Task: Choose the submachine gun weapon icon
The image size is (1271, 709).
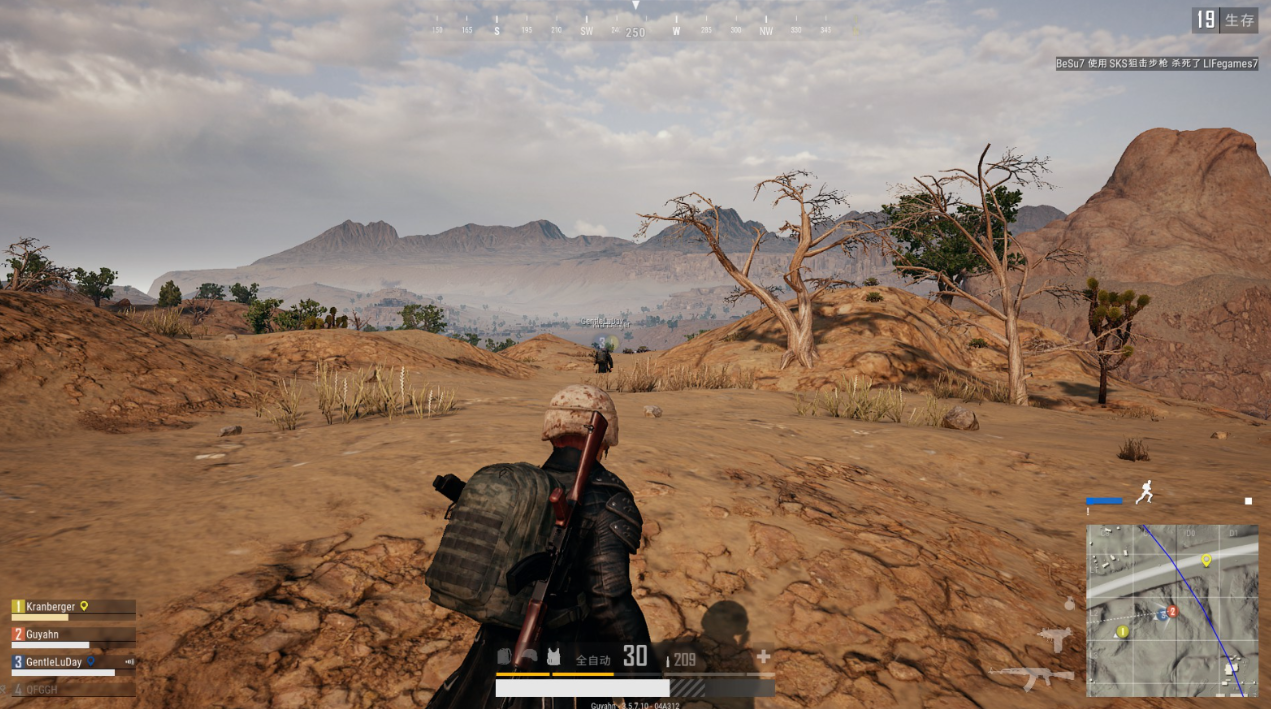Action: click(x=1054, y=637)
